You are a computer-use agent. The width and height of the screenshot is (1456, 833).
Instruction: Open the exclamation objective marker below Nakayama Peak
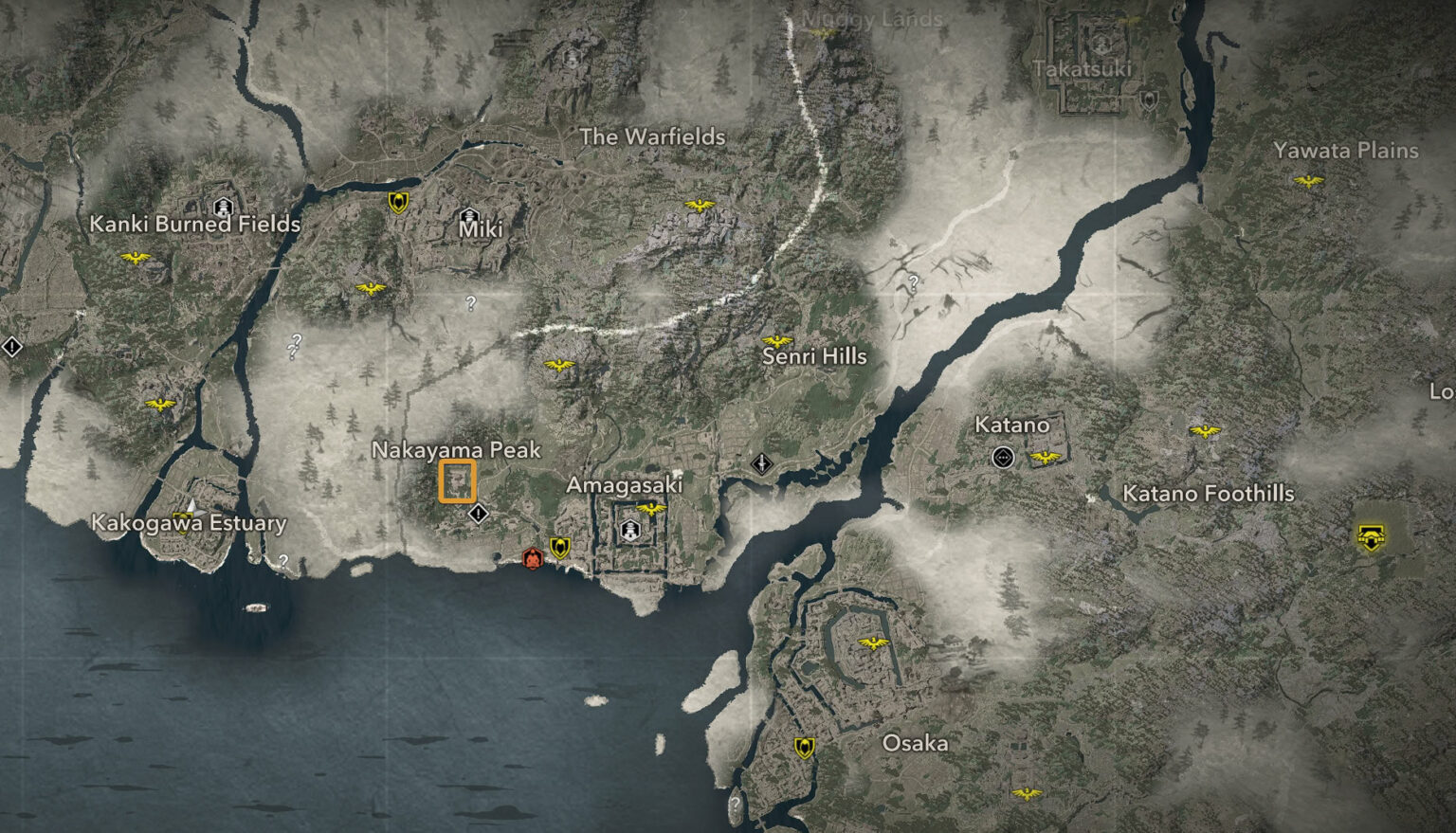(480, 515)
